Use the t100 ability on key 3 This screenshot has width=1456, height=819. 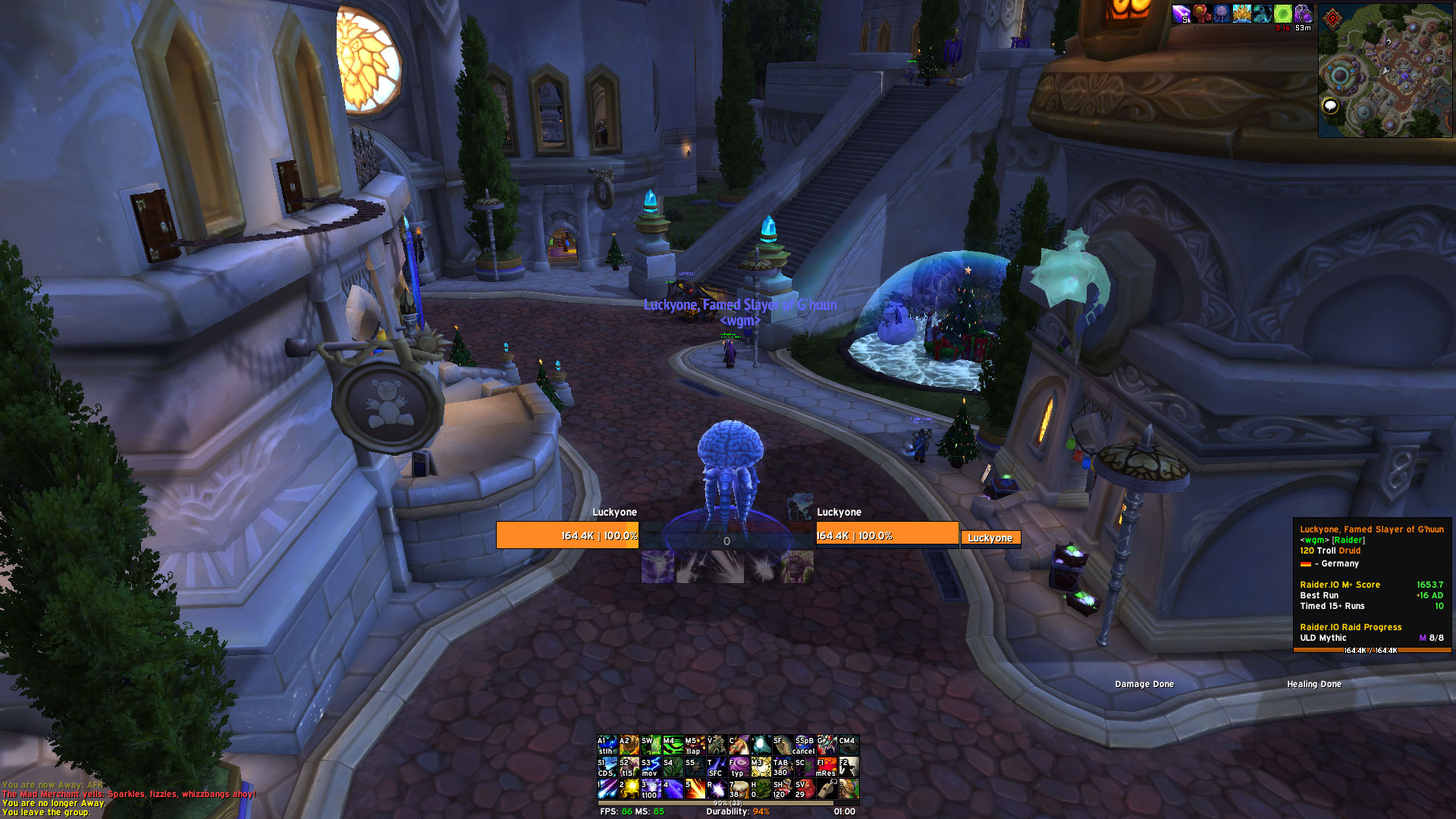pos(651,789)
